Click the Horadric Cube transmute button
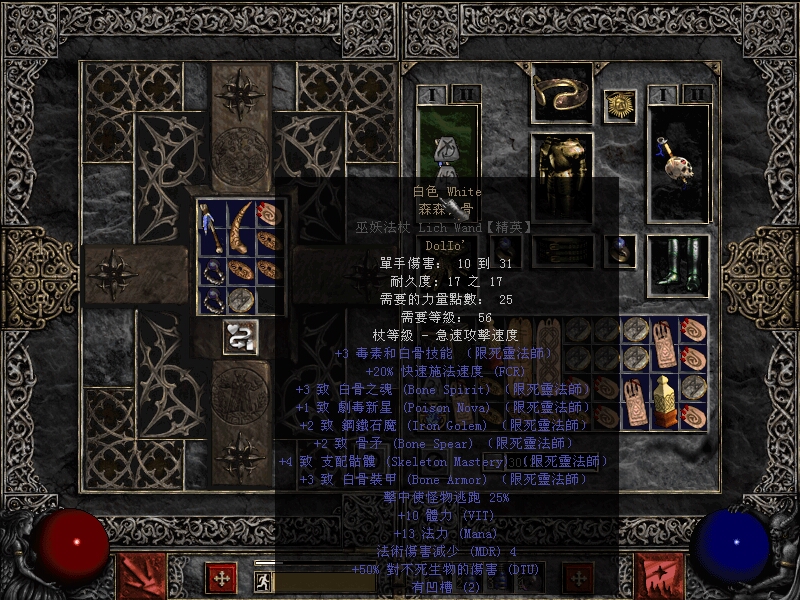 [x=240, y=336]
